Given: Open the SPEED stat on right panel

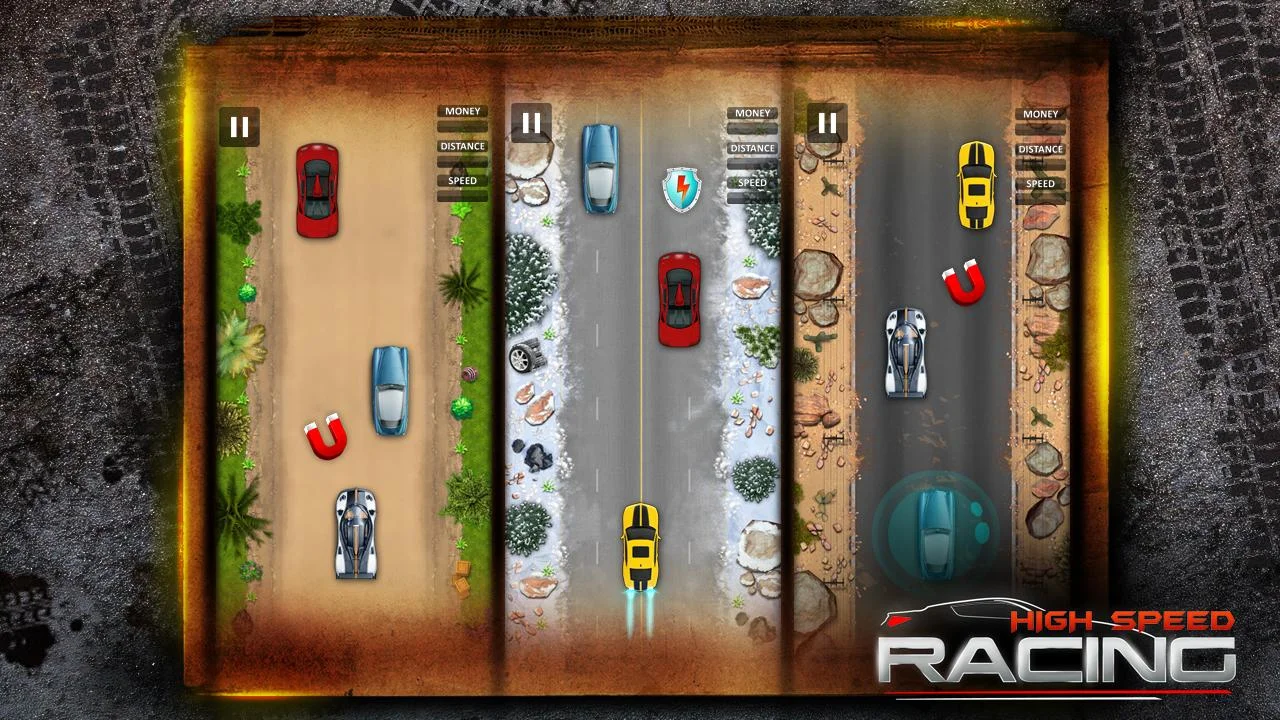Looking at the screenshot, I should (x=1039, y=184).
